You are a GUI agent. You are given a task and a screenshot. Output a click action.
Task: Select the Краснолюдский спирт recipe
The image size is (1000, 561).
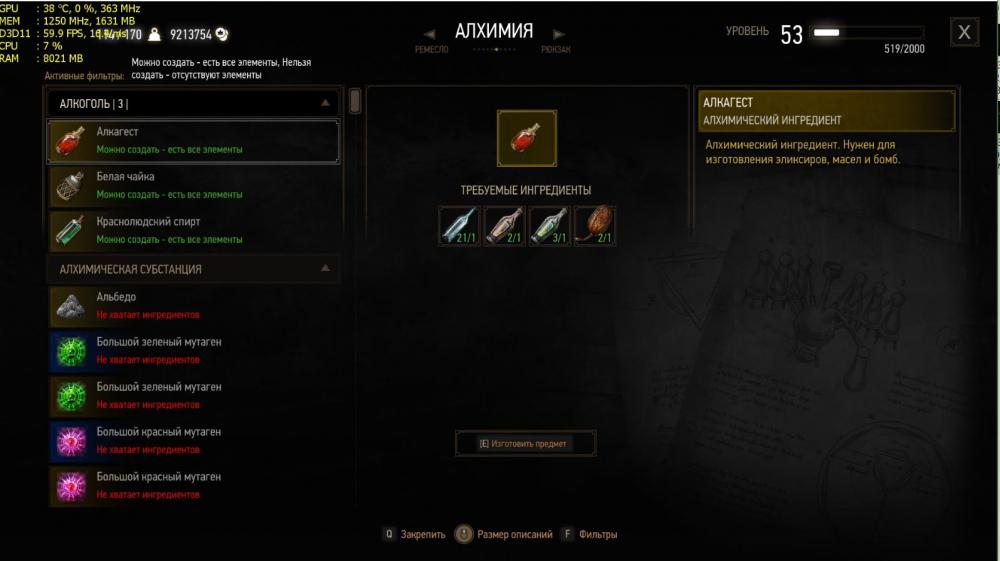click(193, 231)
